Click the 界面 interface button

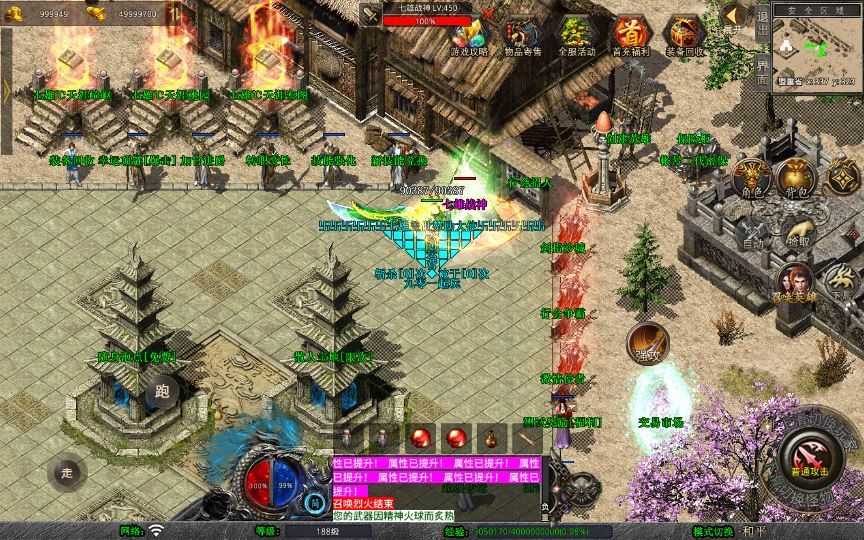coord(762,70)
